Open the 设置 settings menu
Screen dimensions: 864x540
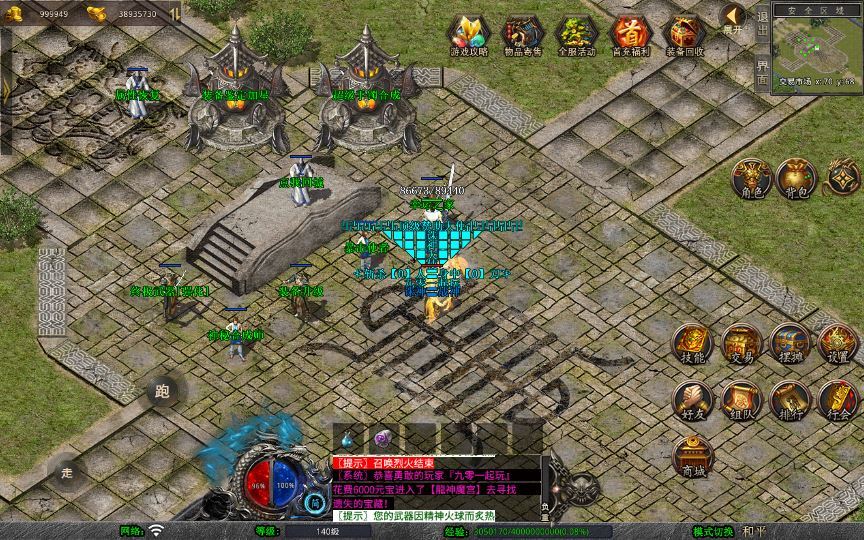[838, 345]
